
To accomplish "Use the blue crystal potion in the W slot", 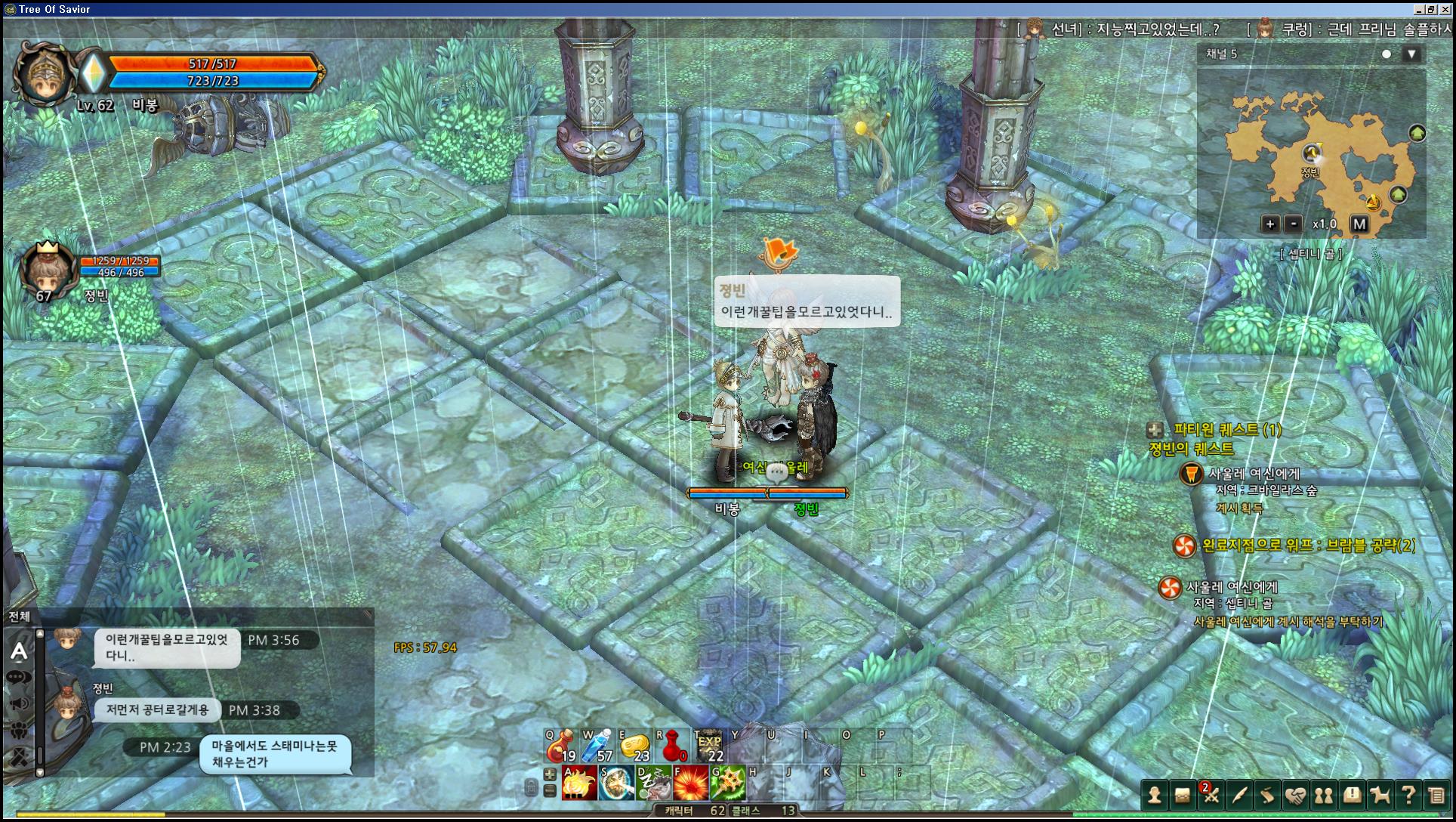I will coord(597,746).
